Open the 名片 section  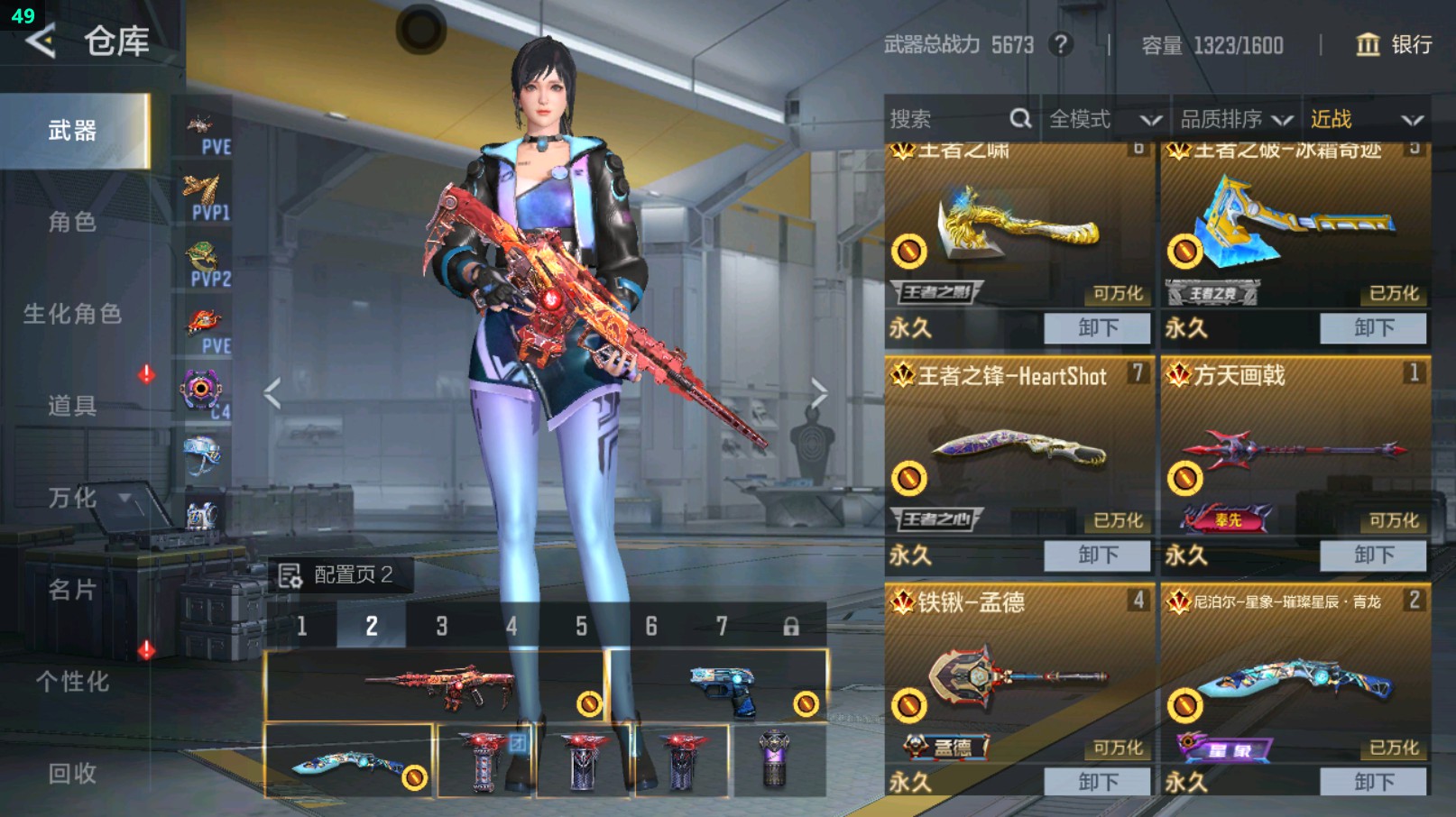[72, 590]
